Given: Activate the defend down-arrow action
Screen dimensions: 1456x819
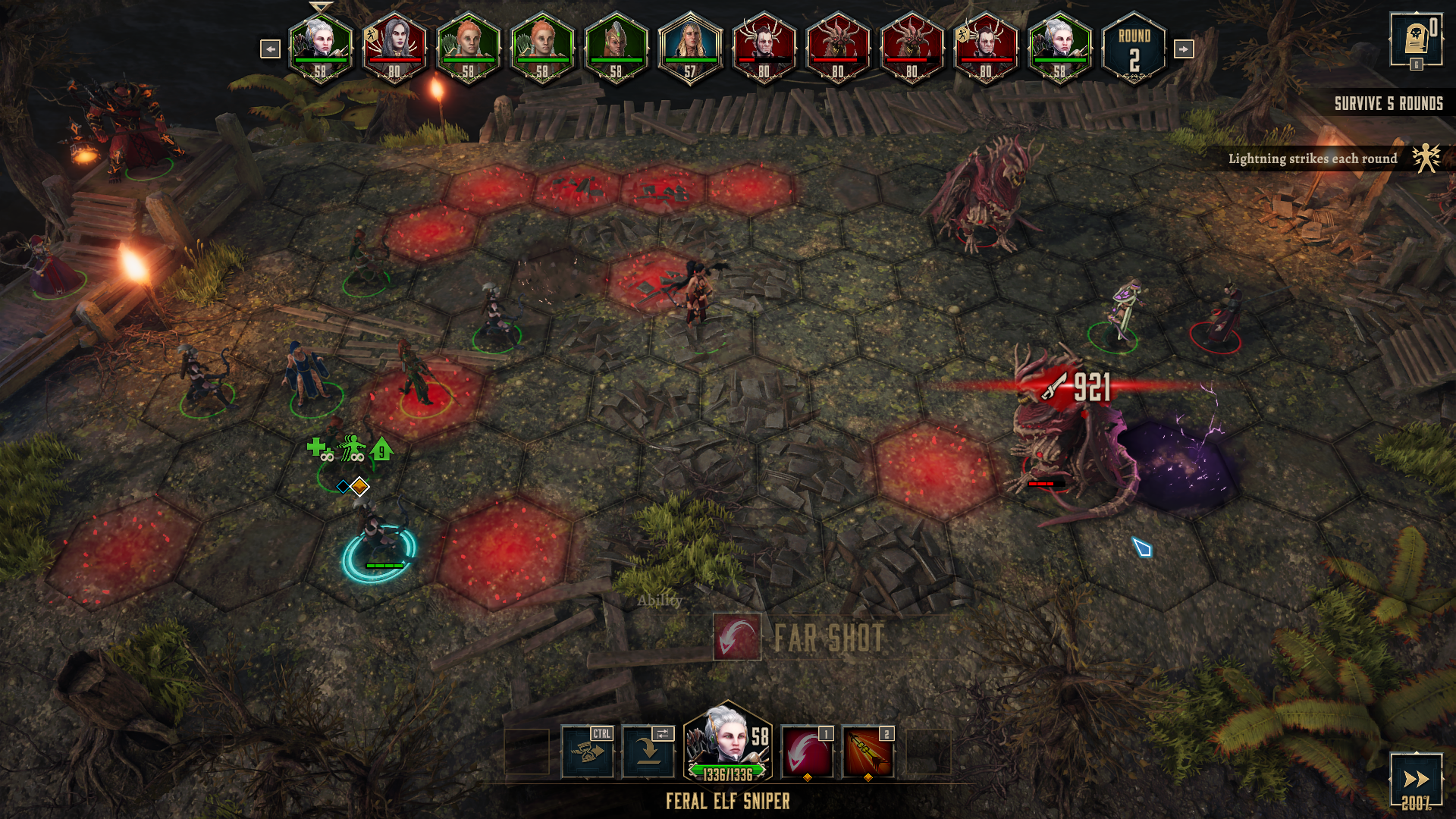Looking at the screenshot, I should pyautogui.click(x=648, y=752).
